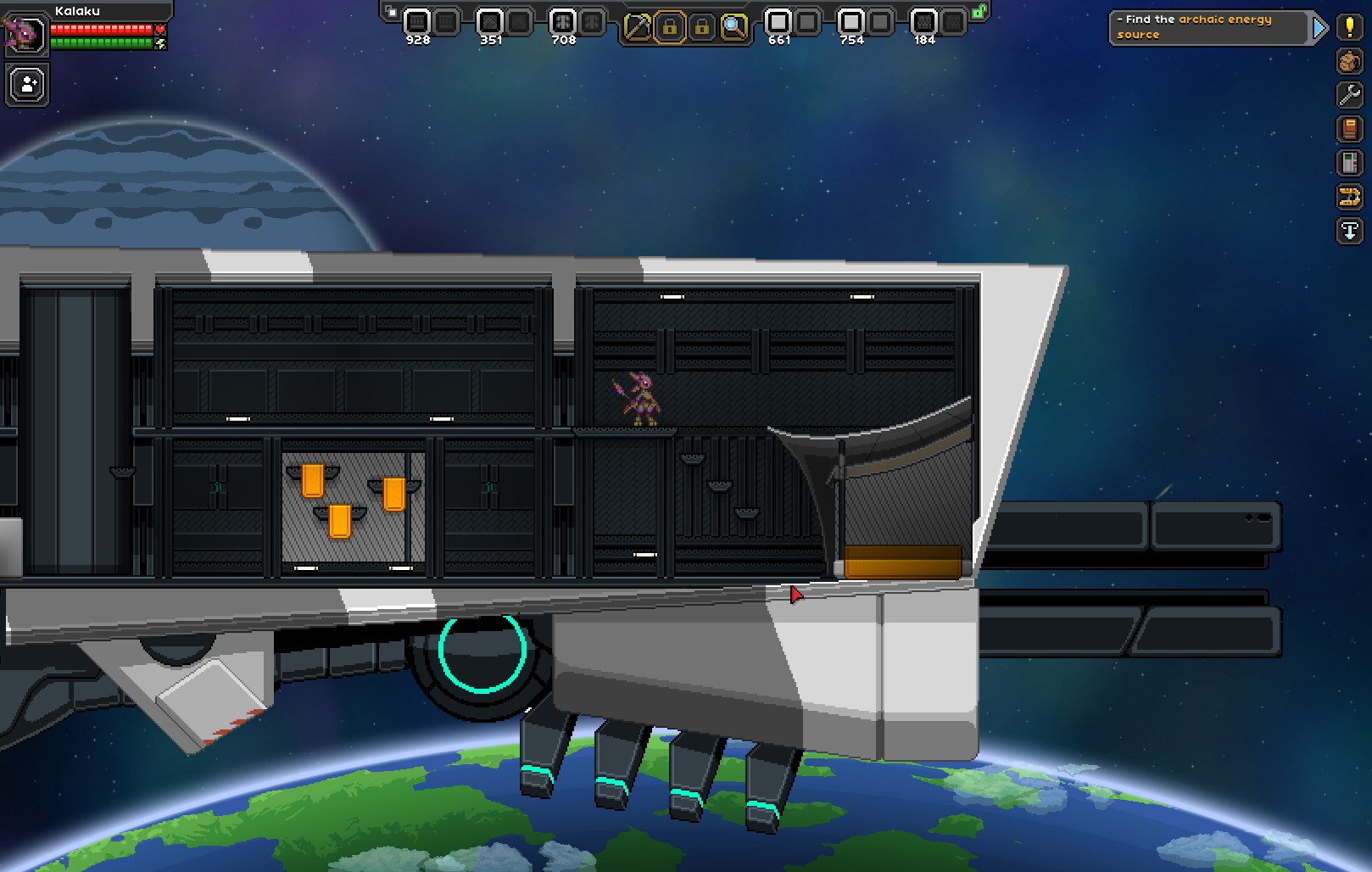Open the matter manipulator upgrade panel icon
Viewport: 1372px width, 872px height.
(1349, 162)
